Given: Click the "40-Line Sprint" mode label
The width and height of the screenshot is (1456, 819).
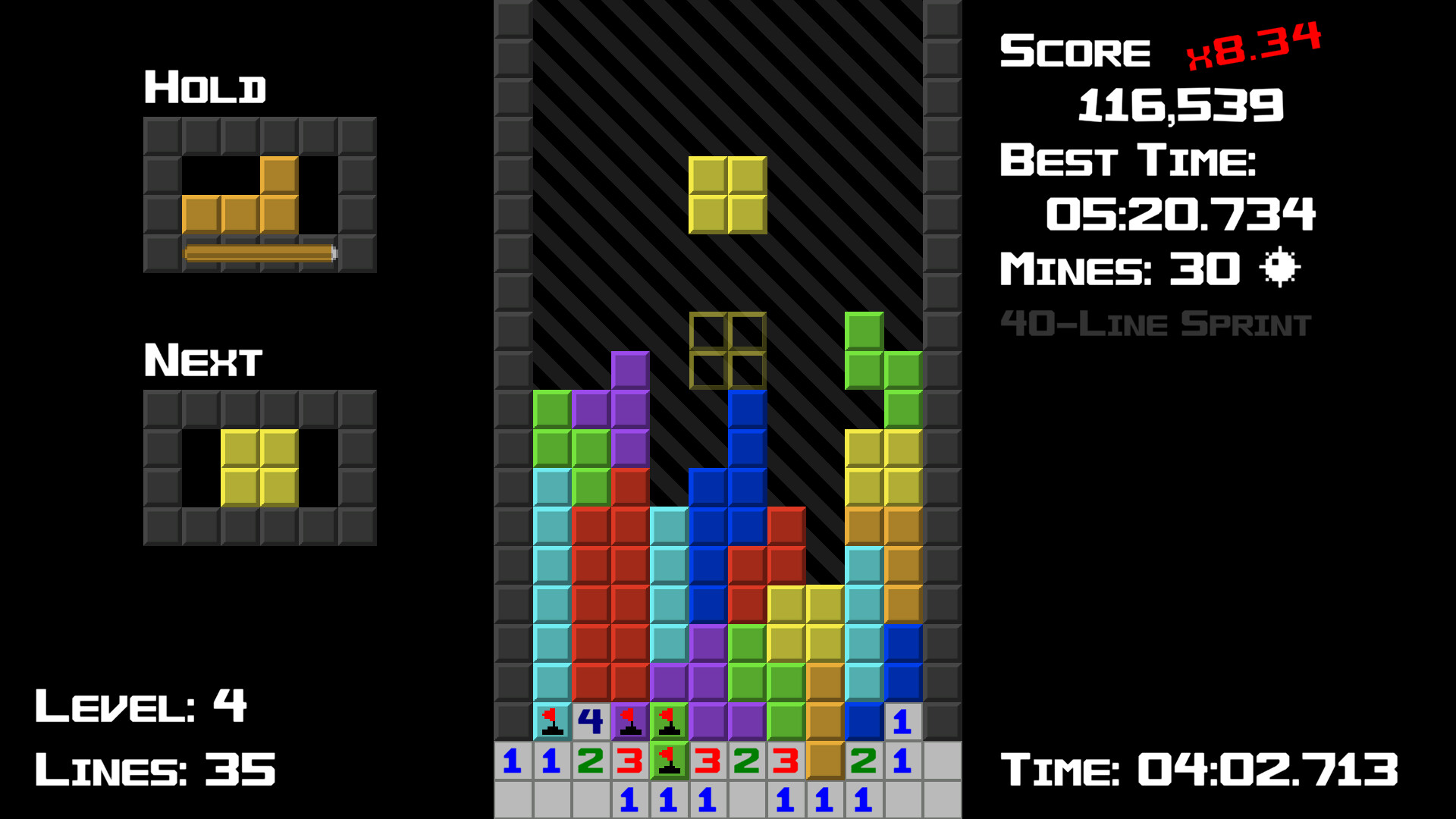Looking at the screenshot, I should tap(1156, 322).
